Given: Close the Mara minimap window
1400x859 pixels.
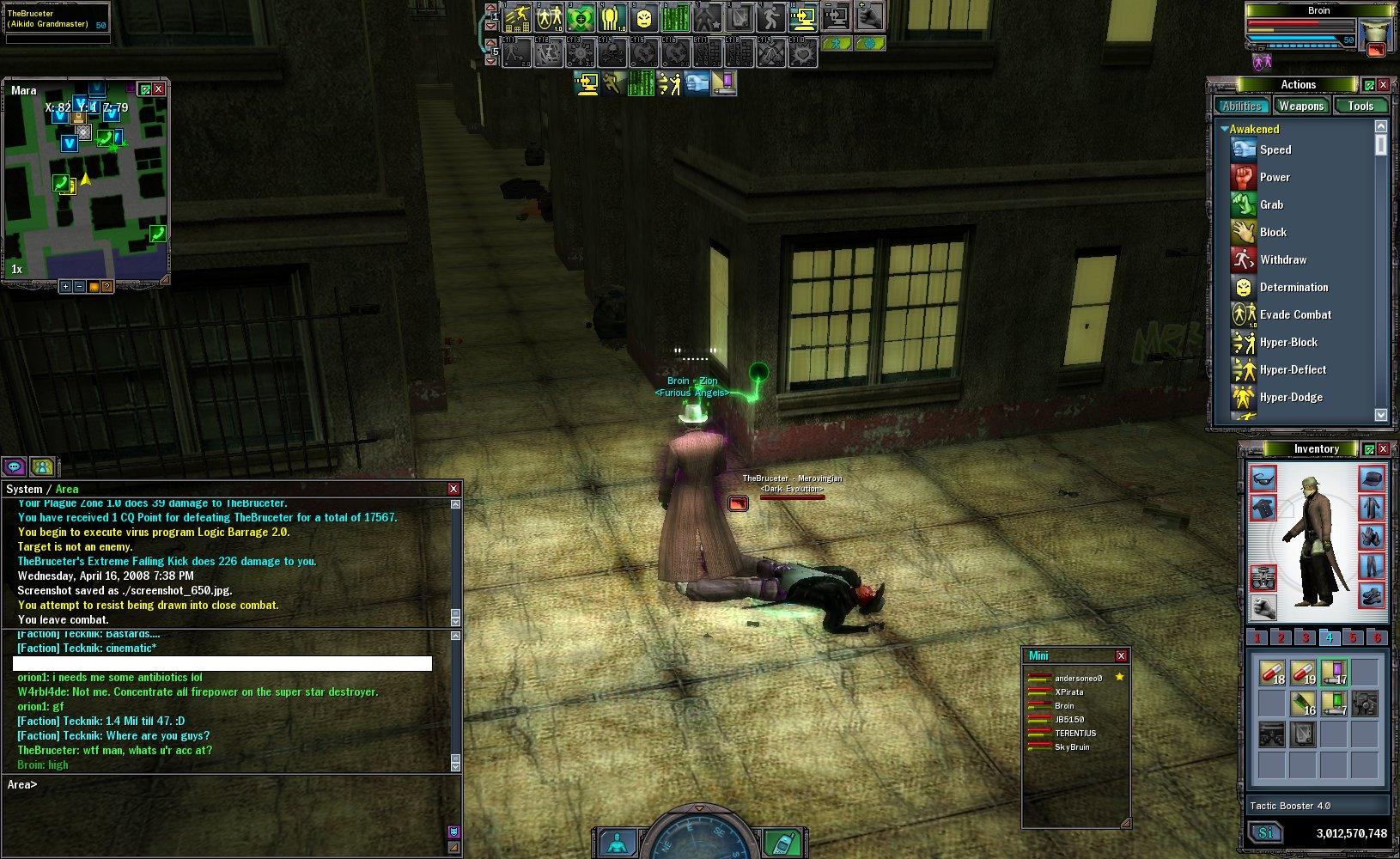Looking at the screenshot, I should 158,89.
